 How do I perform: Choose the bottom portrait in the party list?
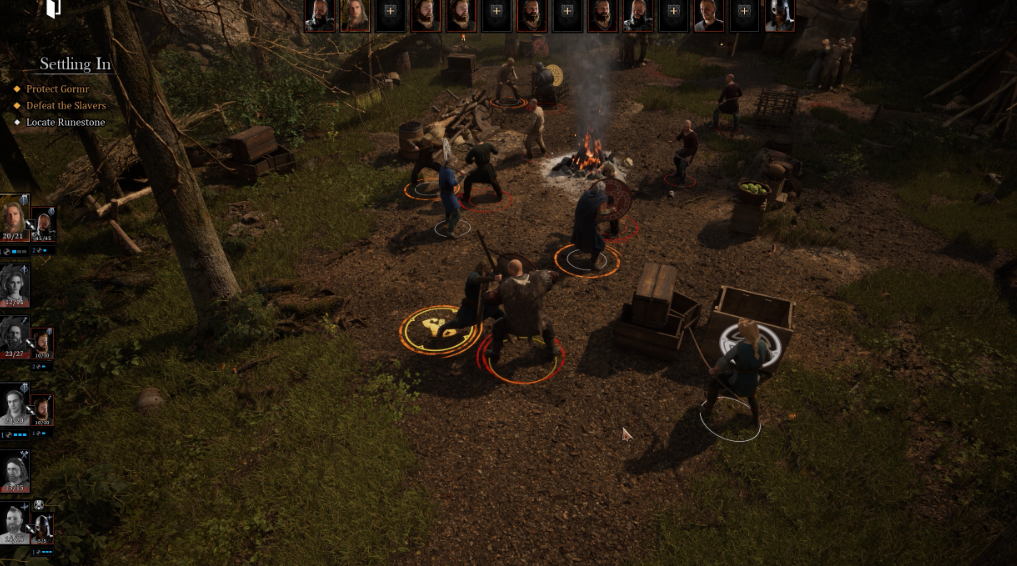15,523
